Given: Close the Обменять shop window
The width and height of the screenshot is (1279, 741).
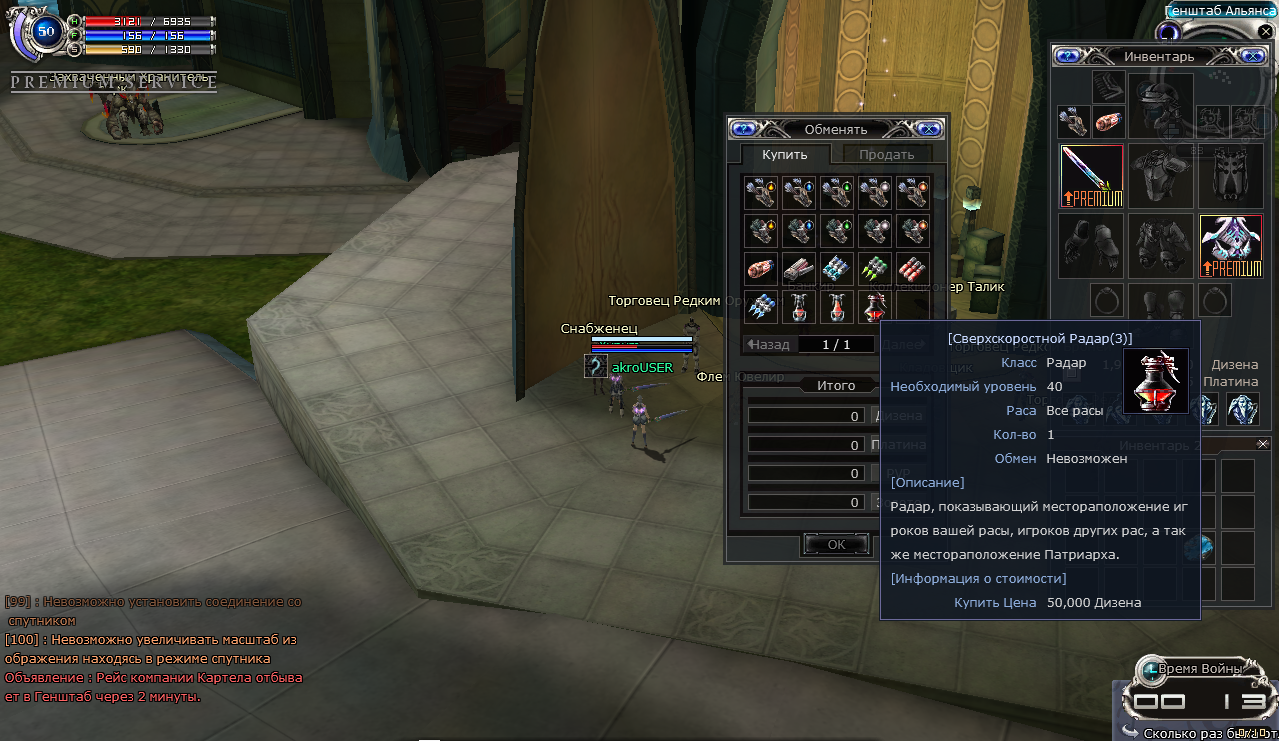Looking at the screenshot, I should (929, 128).
